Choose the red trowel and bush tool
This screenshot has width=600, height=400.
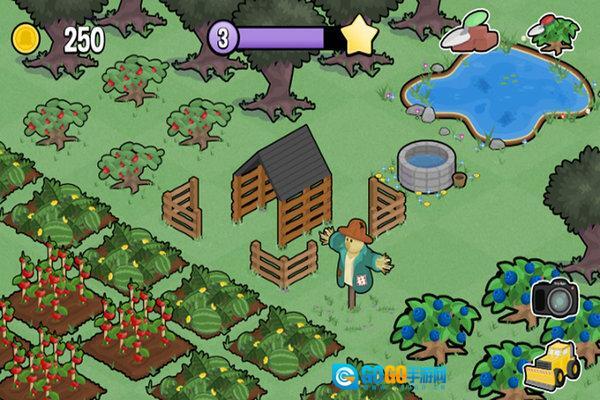pyautogui.click(x=553, y=33)
